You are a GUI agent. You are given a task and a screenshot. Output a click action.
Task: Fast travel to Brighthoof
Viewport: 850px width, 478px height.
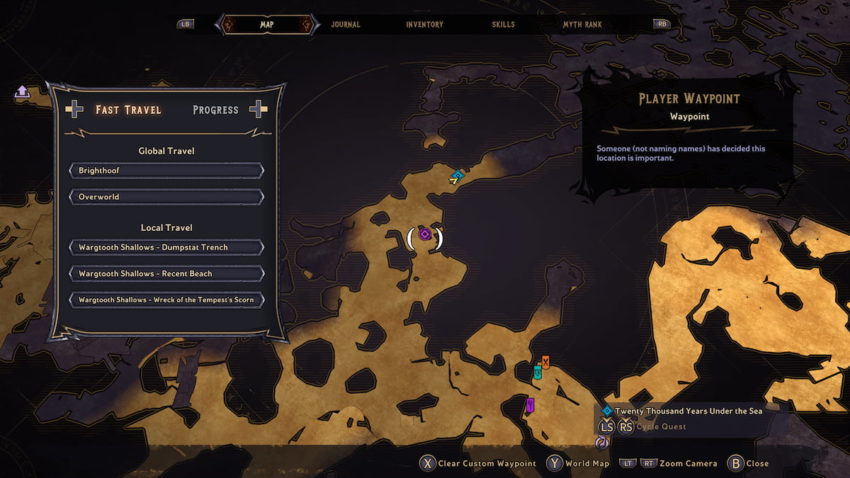click(x=166, y=171)
